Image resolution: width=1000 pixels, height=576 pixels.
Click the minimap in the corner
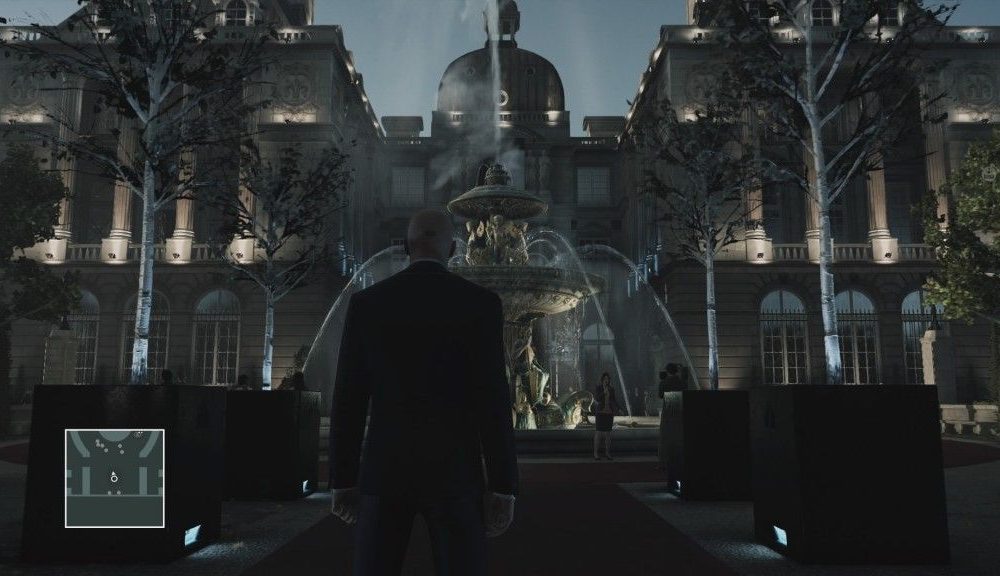(114, 478)
